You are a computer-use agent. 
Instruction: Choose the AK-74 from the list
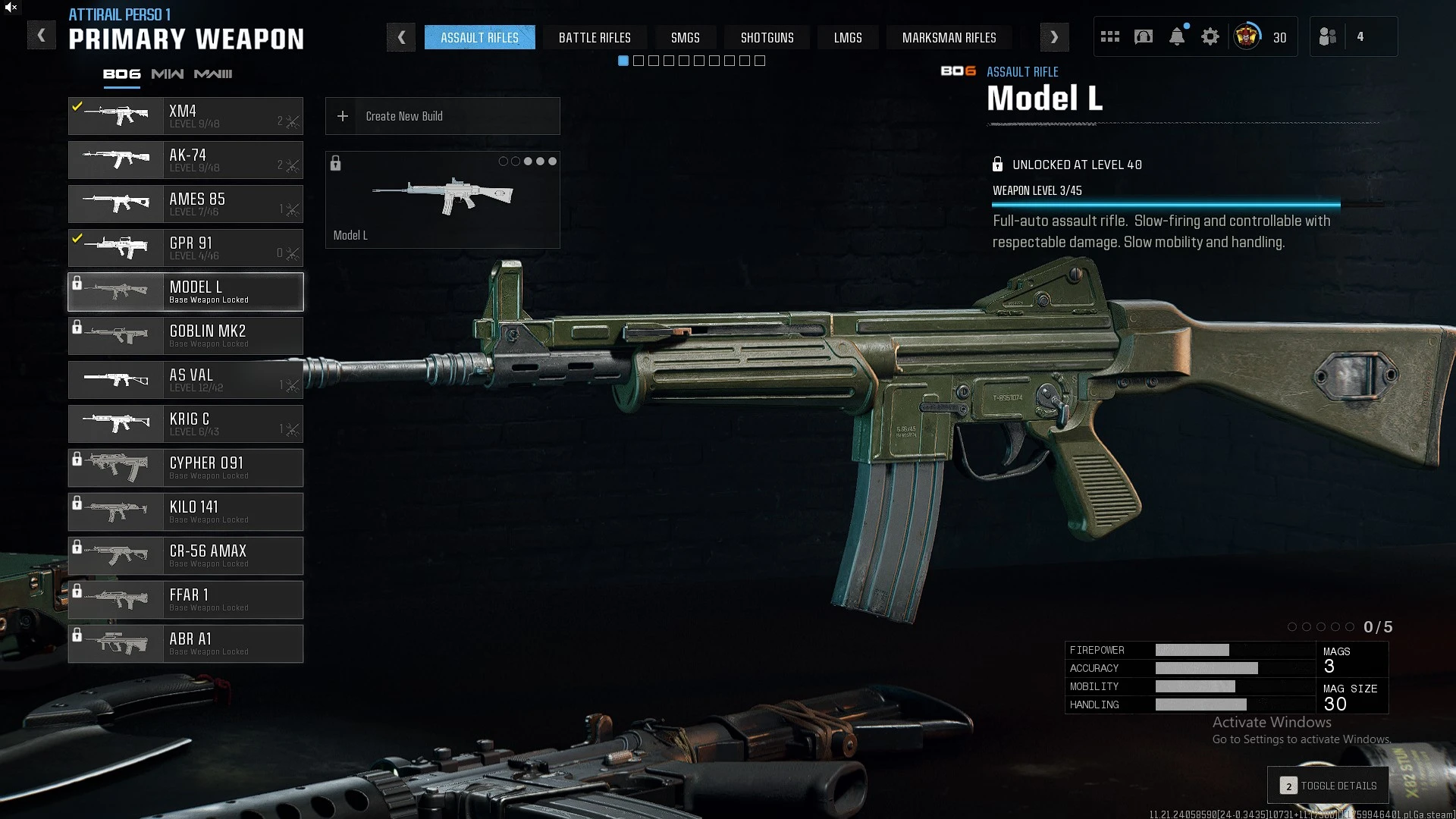pos(186,160)
